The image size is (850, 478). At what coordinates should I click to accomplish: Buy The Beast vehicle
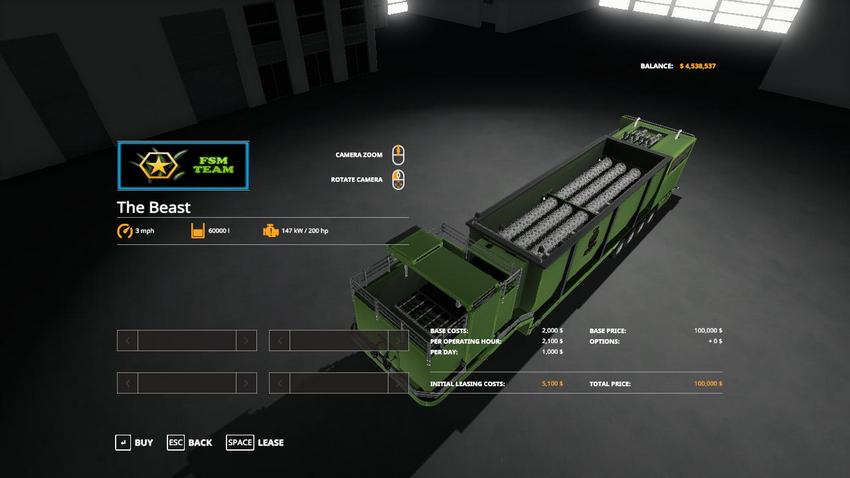click(x=134, y=442)
